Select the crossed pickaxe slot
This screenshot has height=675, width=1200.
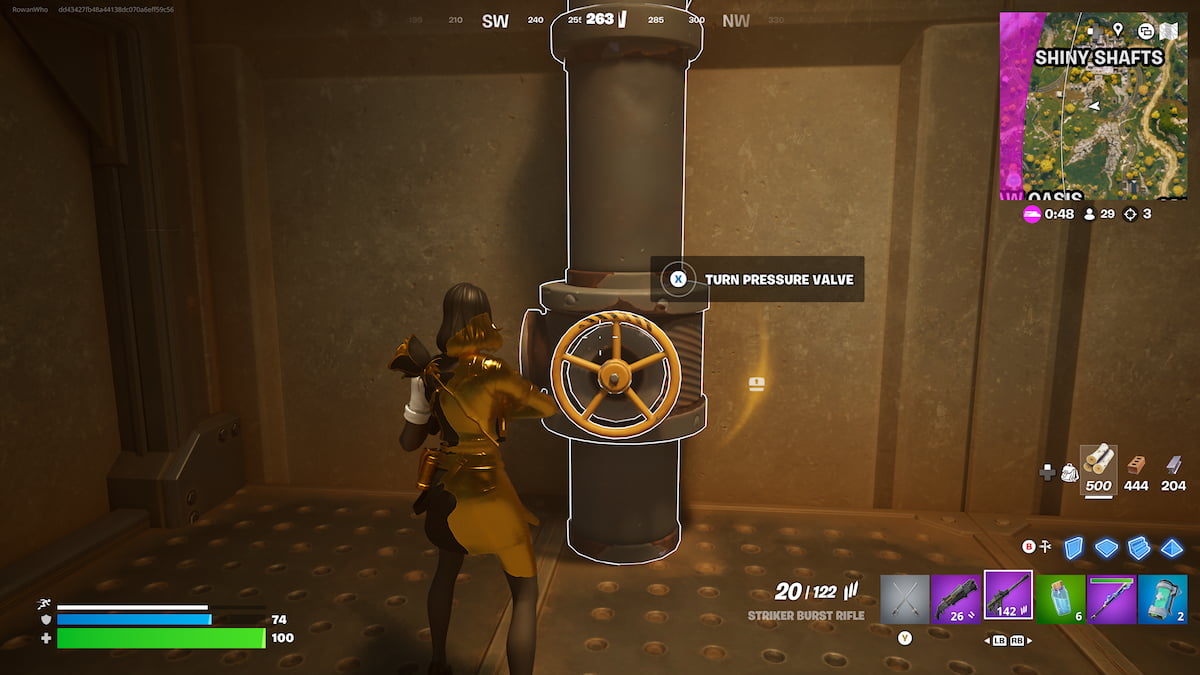click(905, 599)
